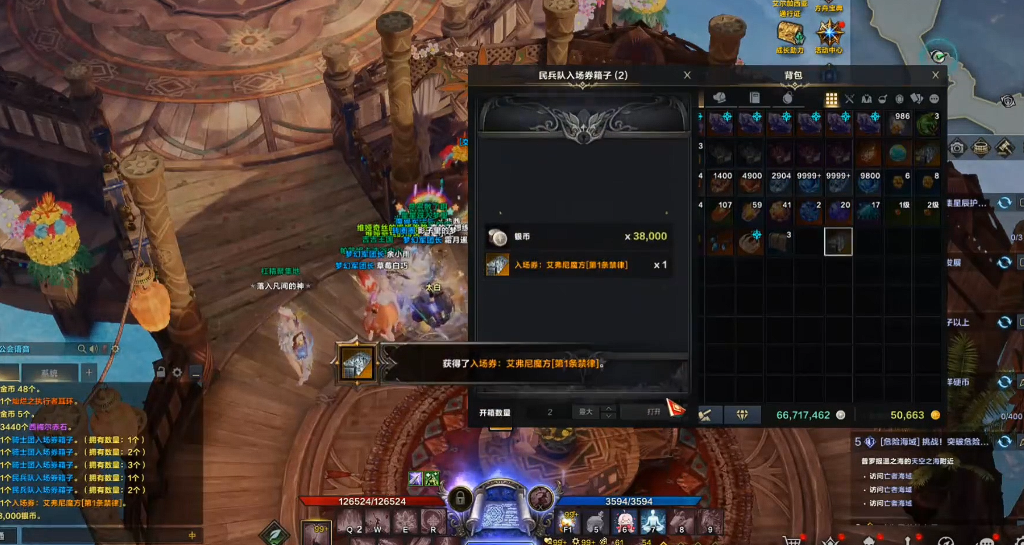1024x545 pixels.
Task: Click the 打开 button to open chests
Action: (x=653, y=411)
